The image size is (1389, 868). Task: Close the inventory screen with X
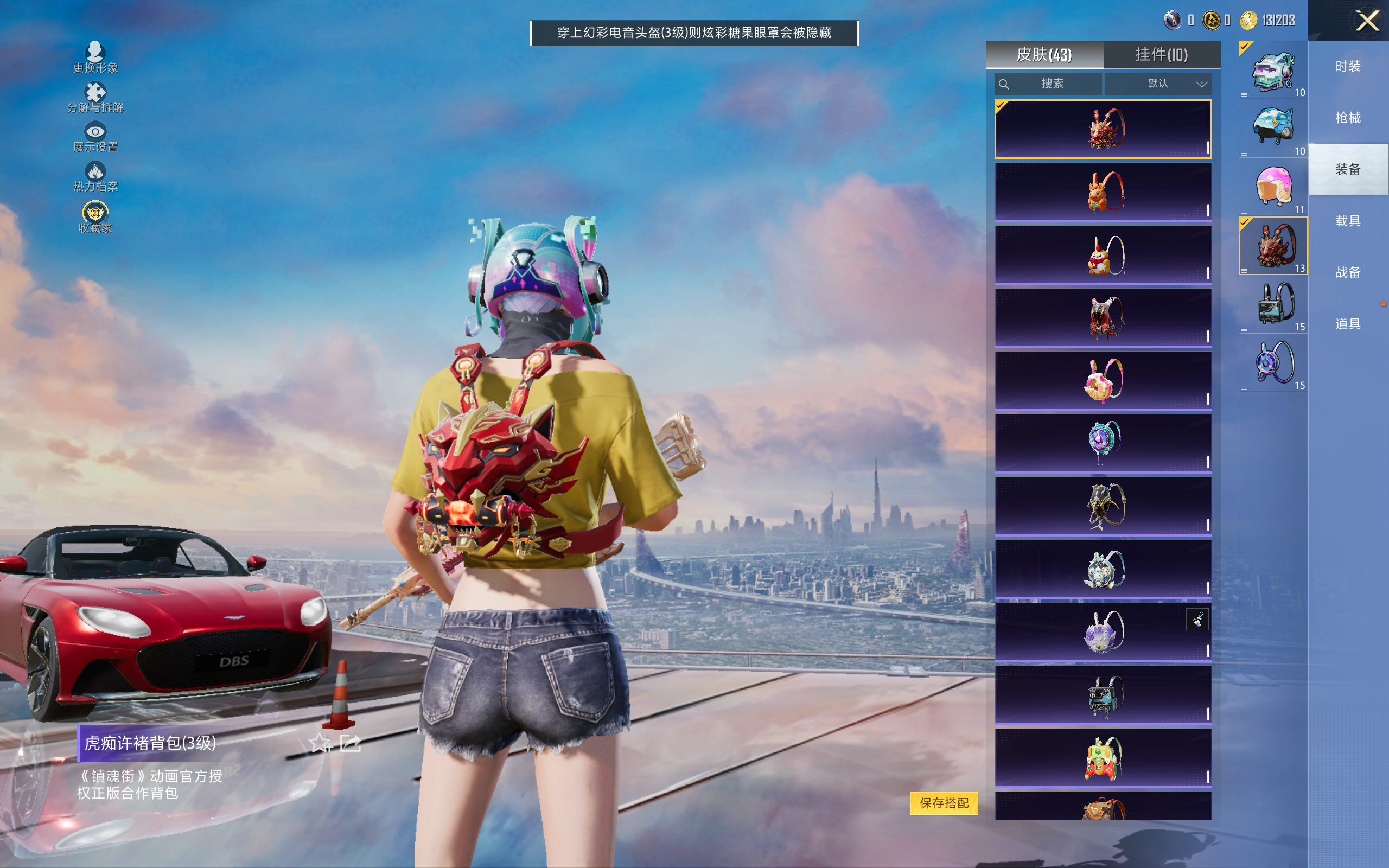(x=1367, y=21)
